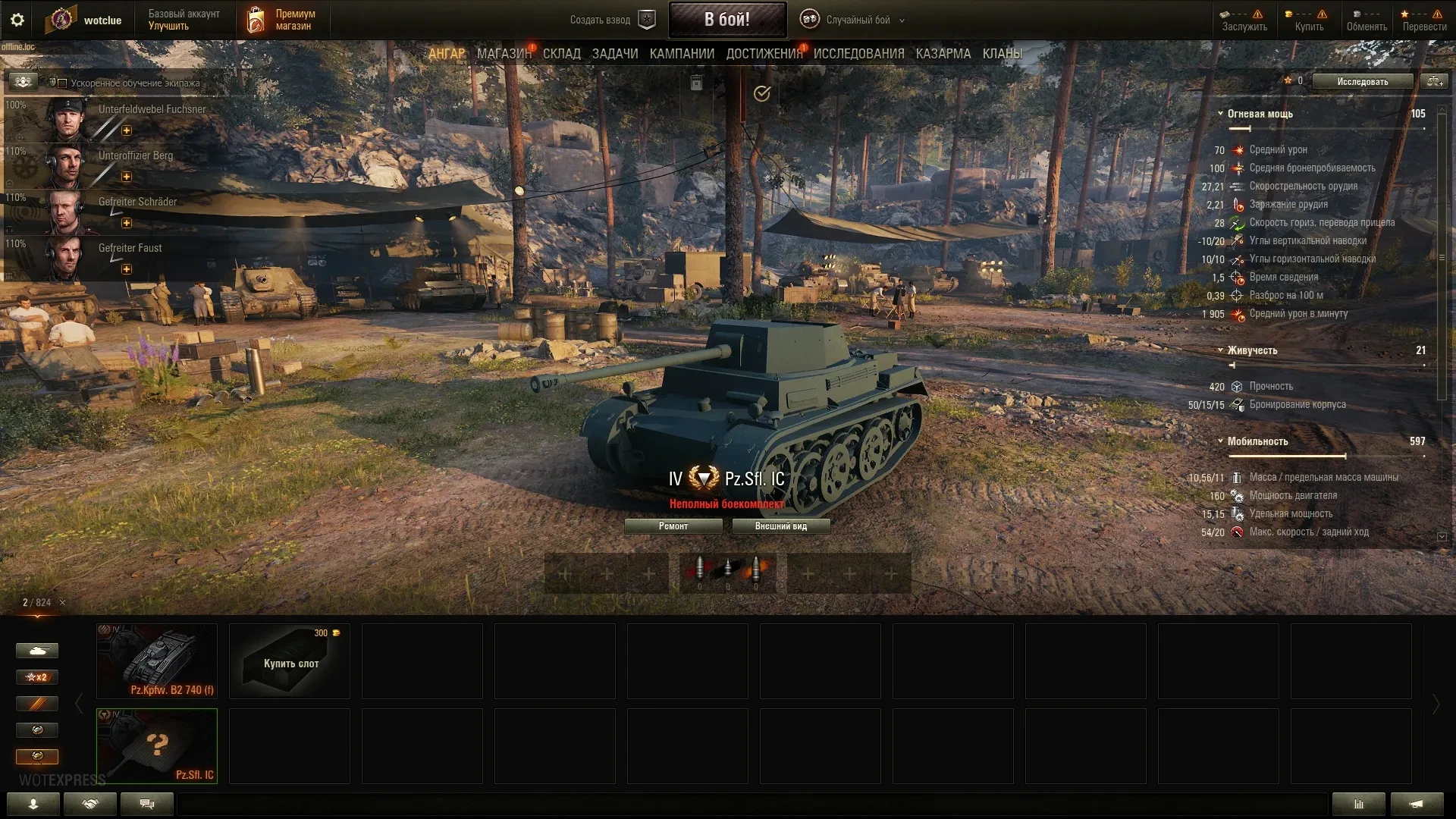Open the ЗАДАЧИ tab
1456x819 pixels.
(x=614, y=54)
